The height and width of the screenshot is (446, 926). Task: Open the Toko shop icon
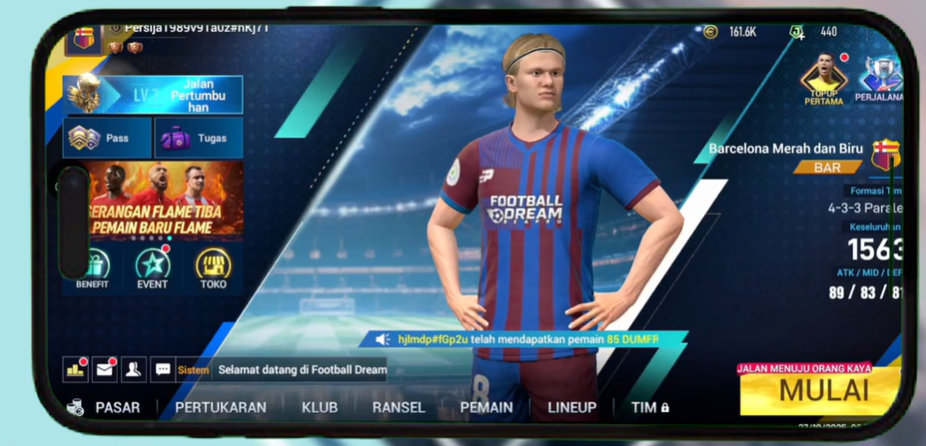click(x=212, y=267)
